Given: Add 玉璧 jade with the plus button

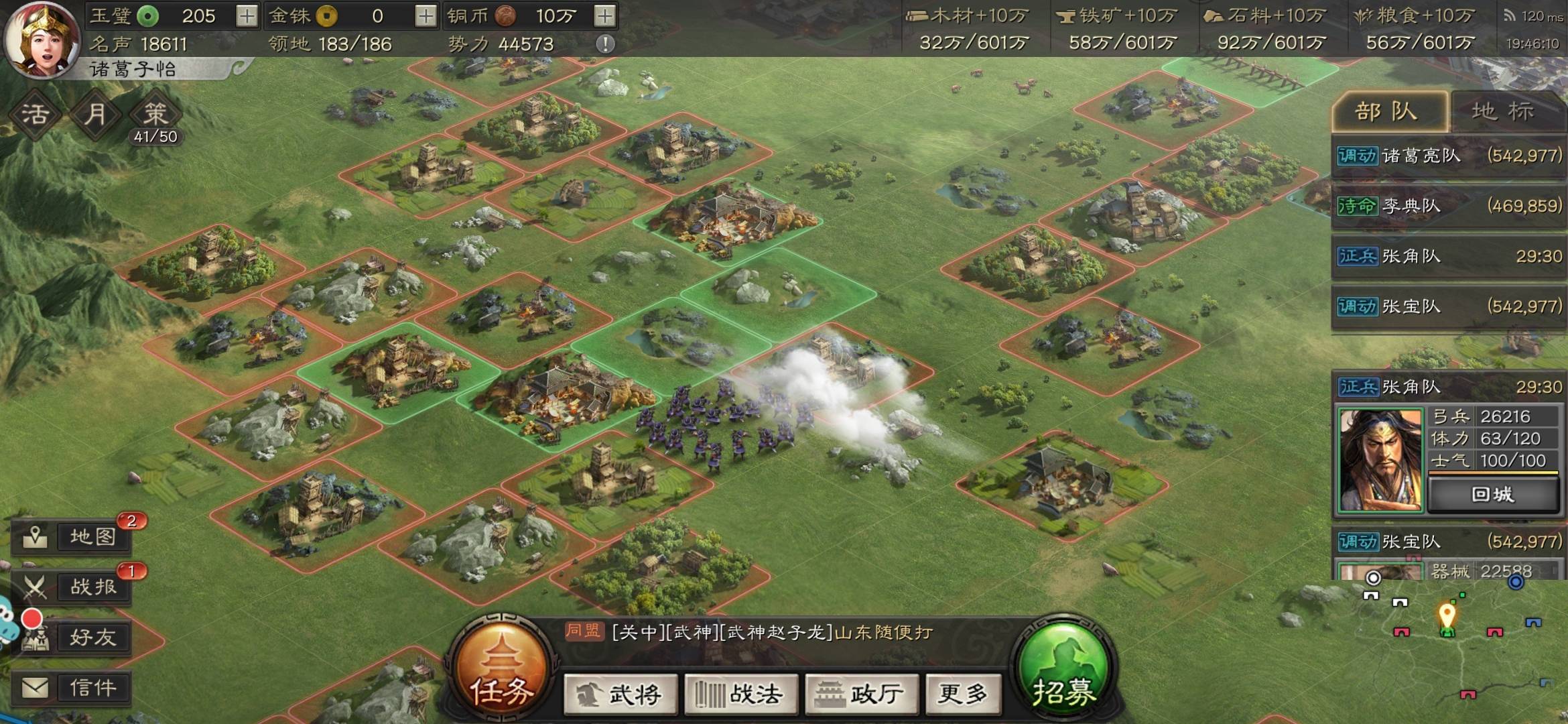Looking at the screenshot, I should [247, 16].
